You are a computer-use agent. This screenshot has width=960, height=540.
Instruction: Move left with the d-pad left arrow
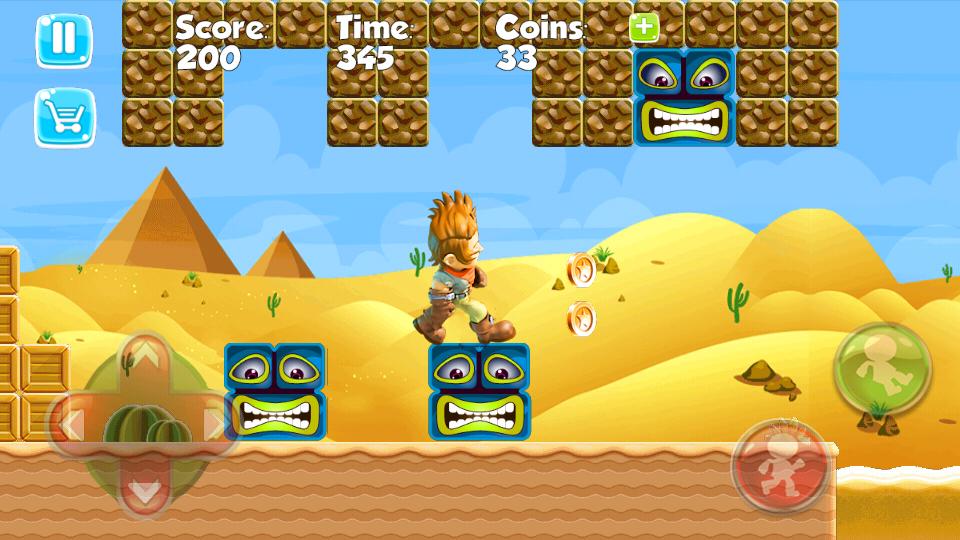pyautogui.click(x=72, y=424)
